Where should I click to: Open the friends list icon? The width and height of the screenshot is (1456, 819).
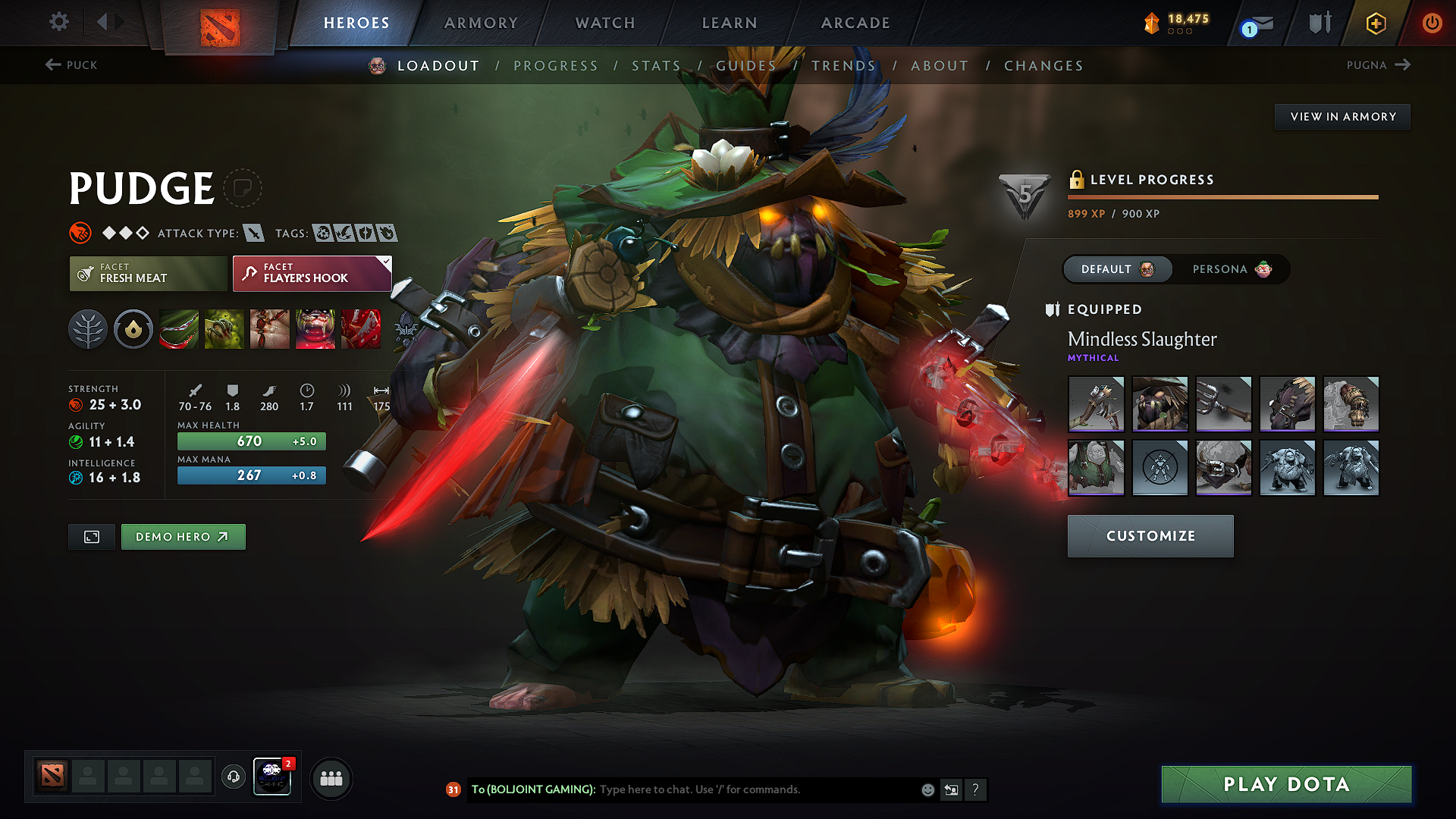pyautogui.click(x=331, y=777)
